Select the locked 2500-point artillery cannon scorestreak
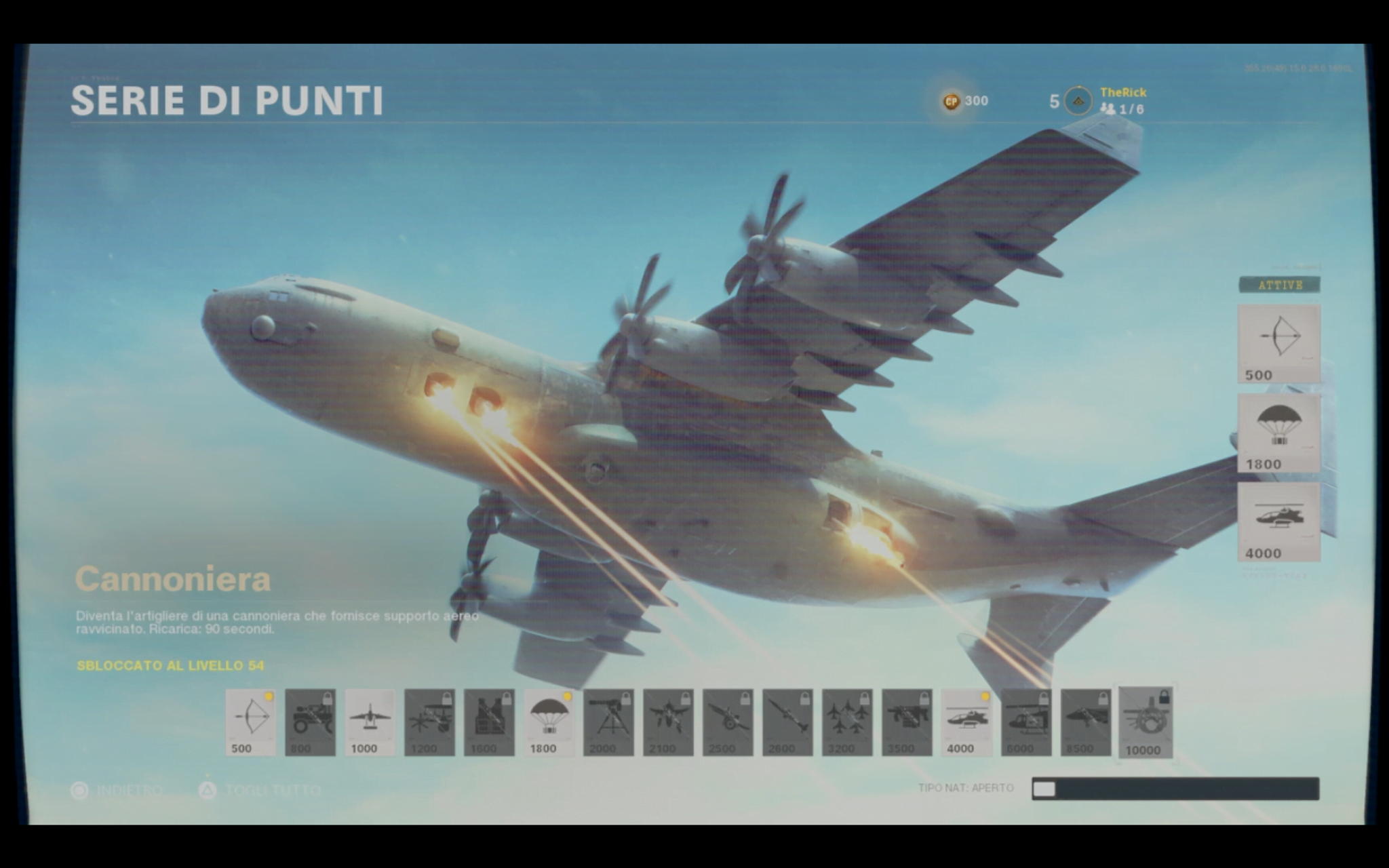Screen dimensions: 1389x868 pyautogui.click(x=728, y=722)
